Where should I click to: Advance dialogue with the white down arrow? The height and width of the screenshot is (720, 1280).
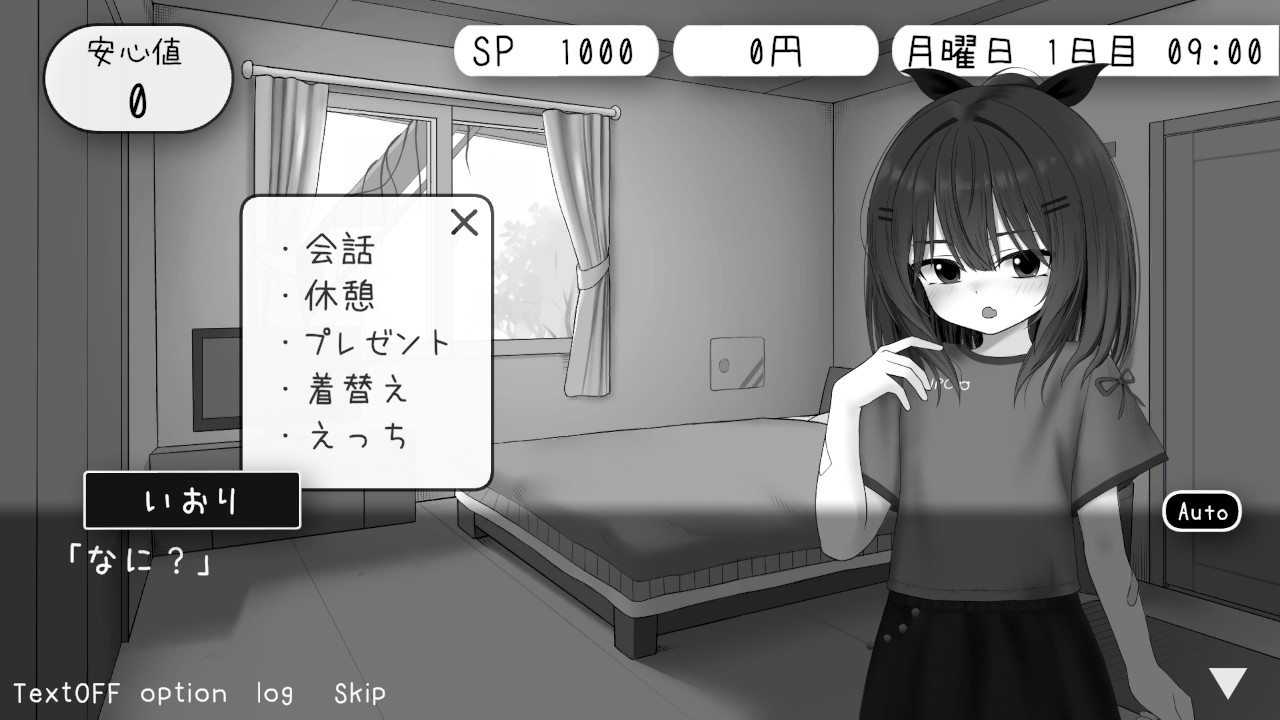point(1228,683)
